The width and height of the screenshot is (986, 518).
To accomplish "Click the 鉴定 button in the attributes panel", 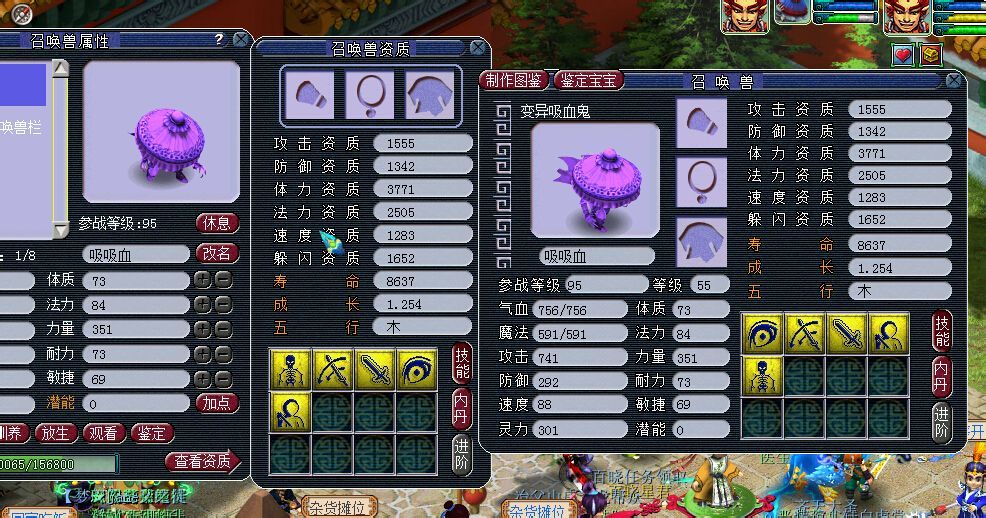I will pyautogui.click(x=153, y=433).
